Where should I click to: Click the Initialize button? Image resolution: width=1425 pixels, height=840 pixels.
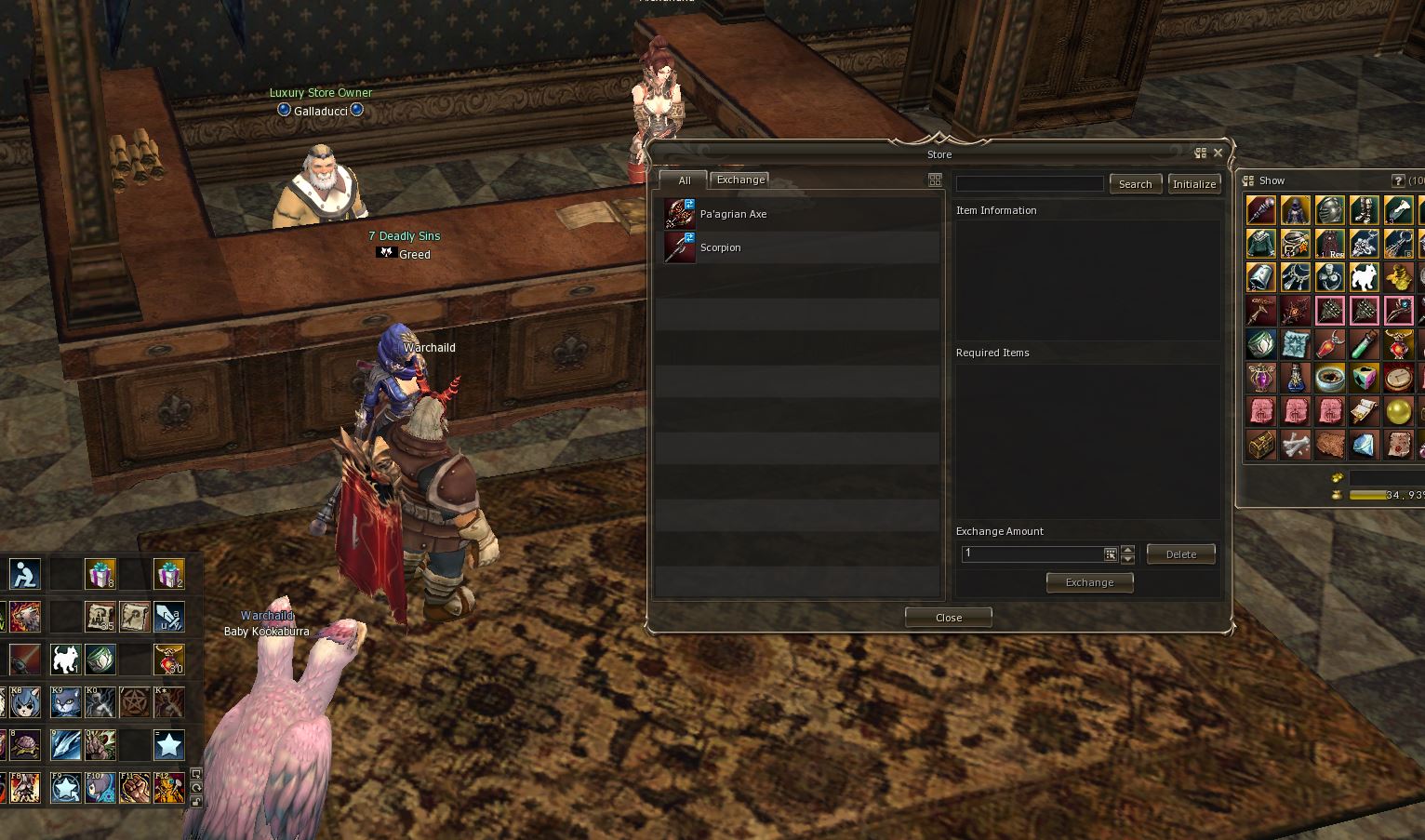(1194, 184)
